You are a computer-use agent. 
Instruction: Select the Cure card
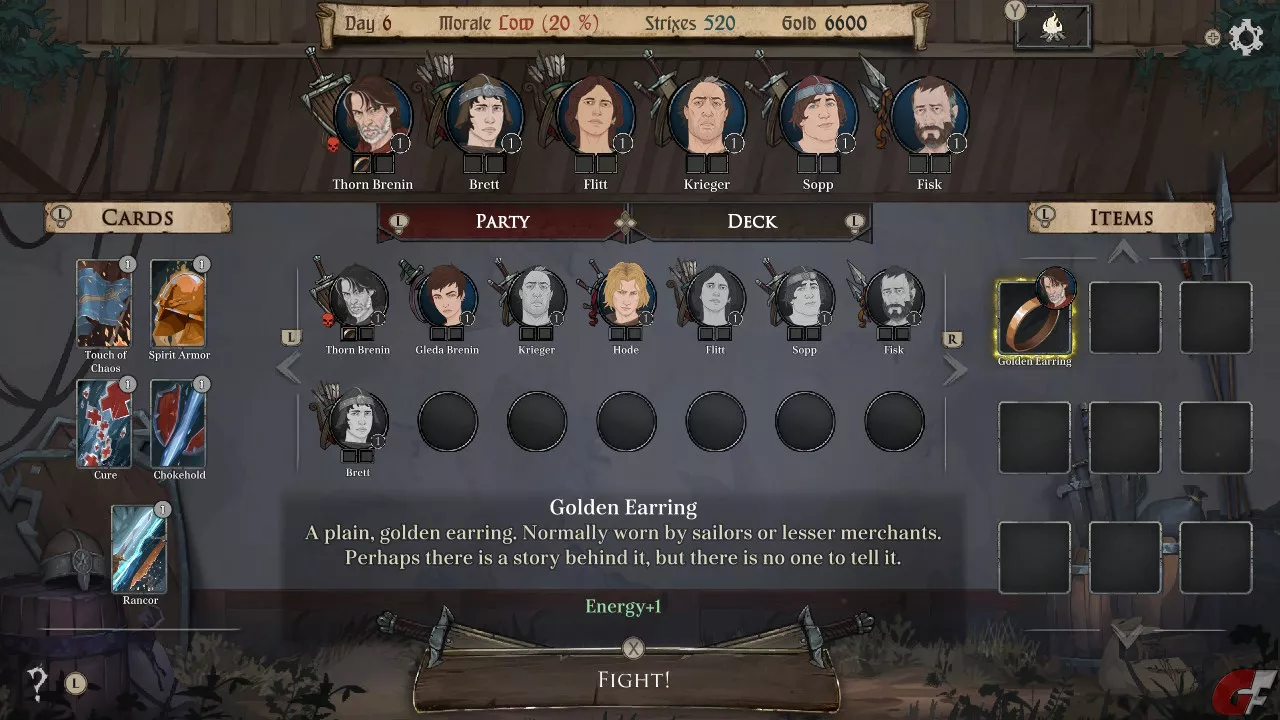coord(105,423)
